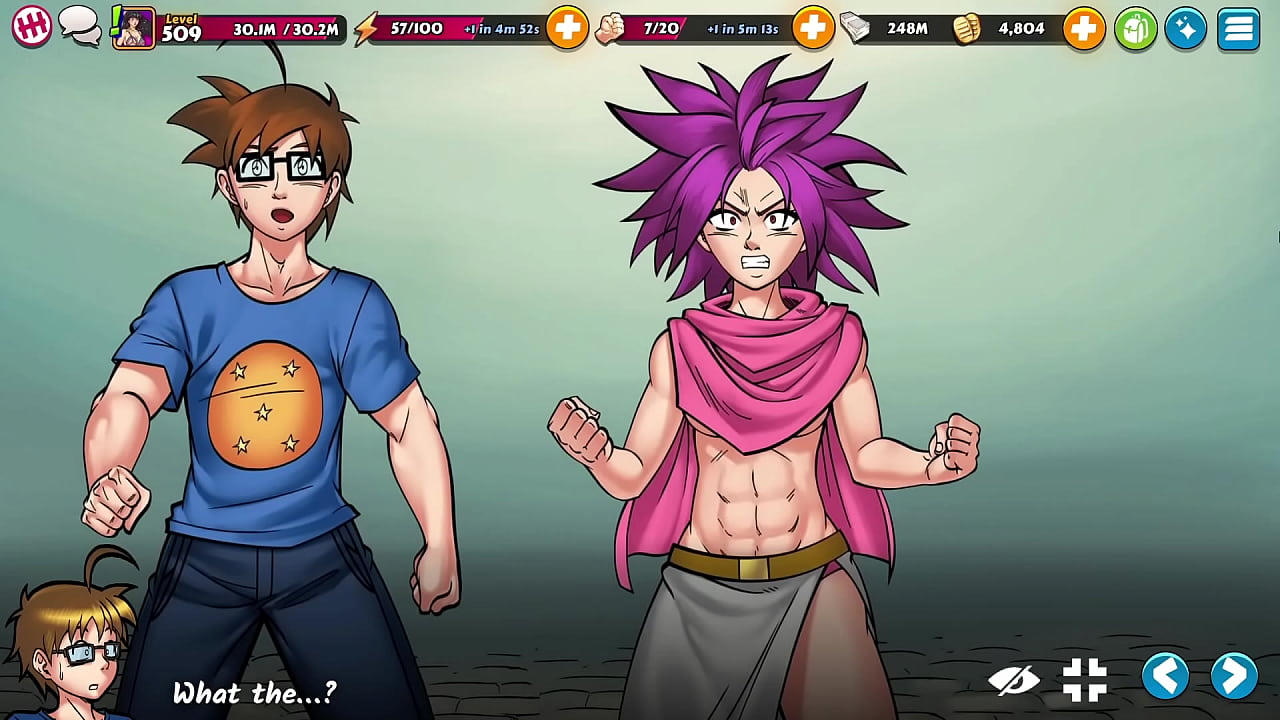Click the golden coins currency icon
The height and width of the screenshot is (720, 1280).
(967, 27)
